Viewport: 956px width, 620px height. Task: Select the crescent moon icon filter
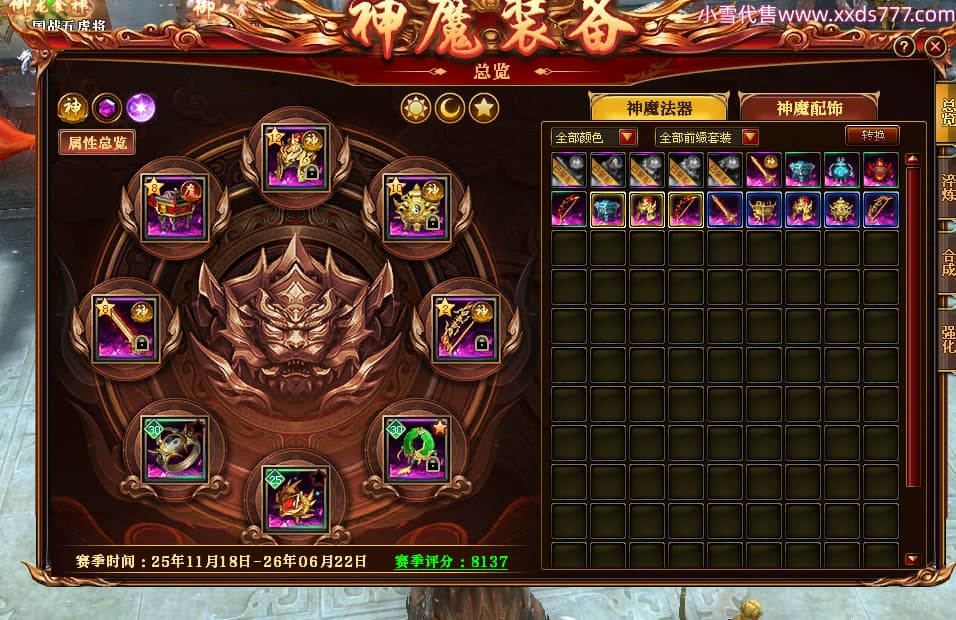pos(450,108)
